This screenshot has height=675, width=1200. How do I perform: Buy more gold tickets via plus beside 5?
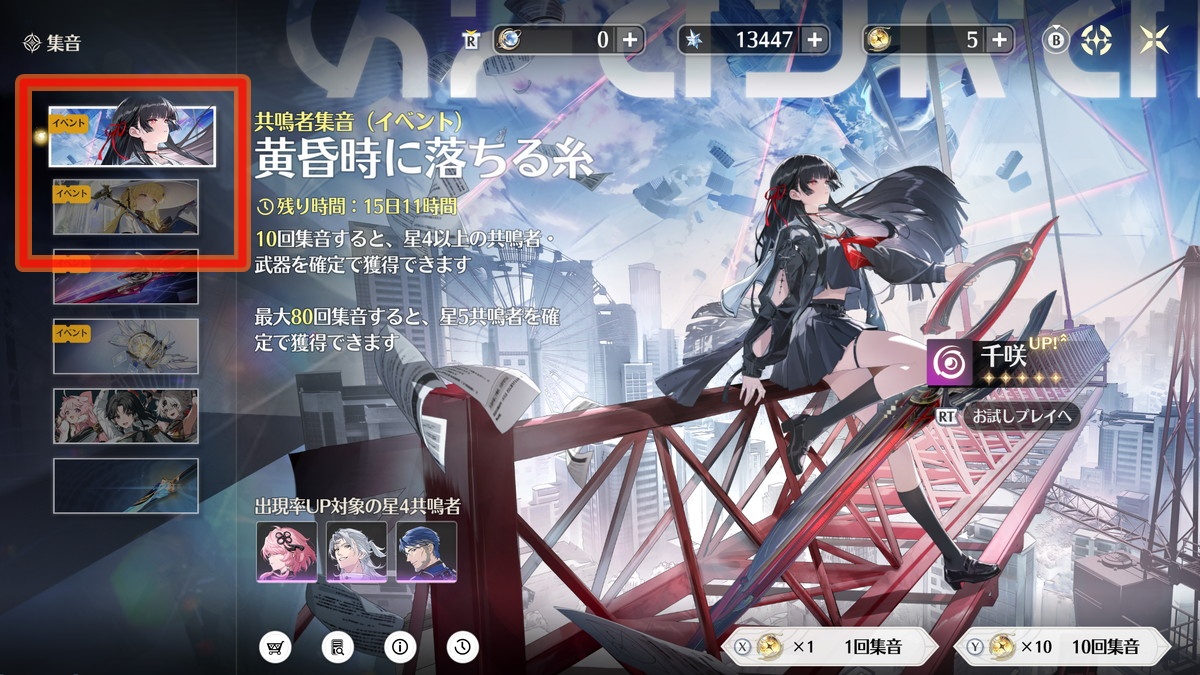click(x=999, y=40)
